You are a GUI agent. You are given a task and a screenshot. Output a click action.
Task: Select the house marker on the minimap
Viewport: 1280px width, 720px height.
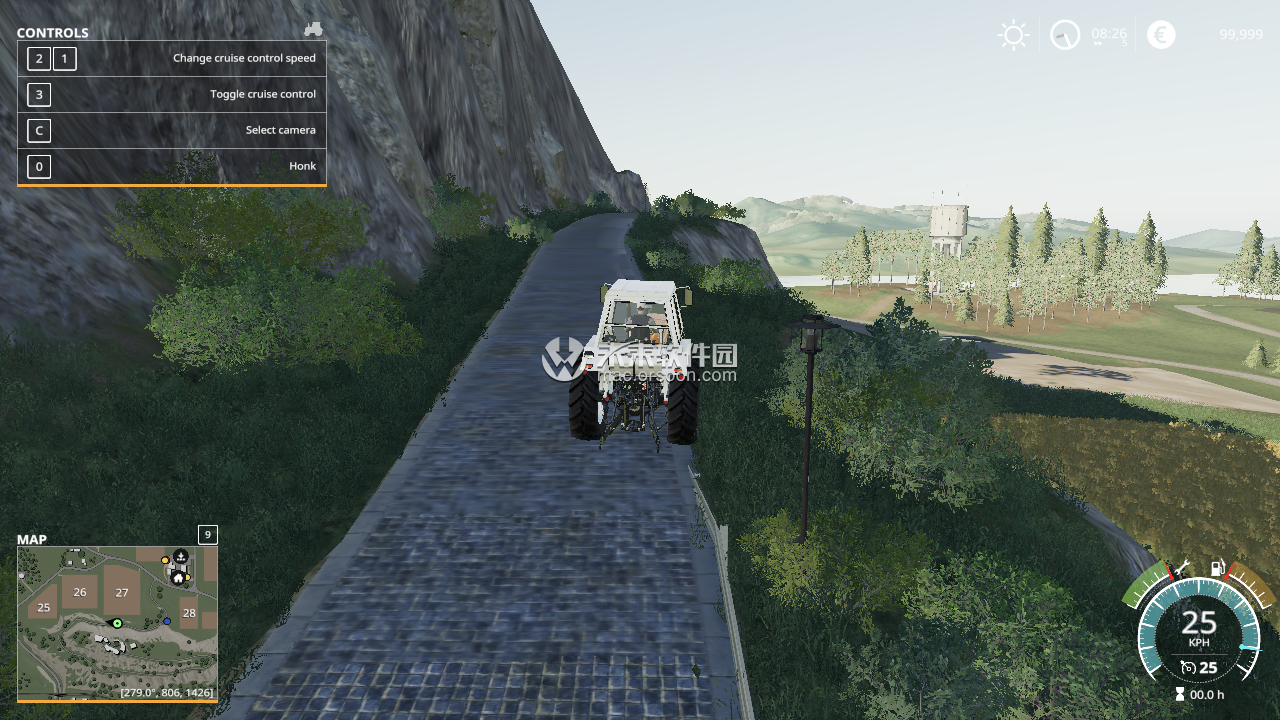(178, 577)
